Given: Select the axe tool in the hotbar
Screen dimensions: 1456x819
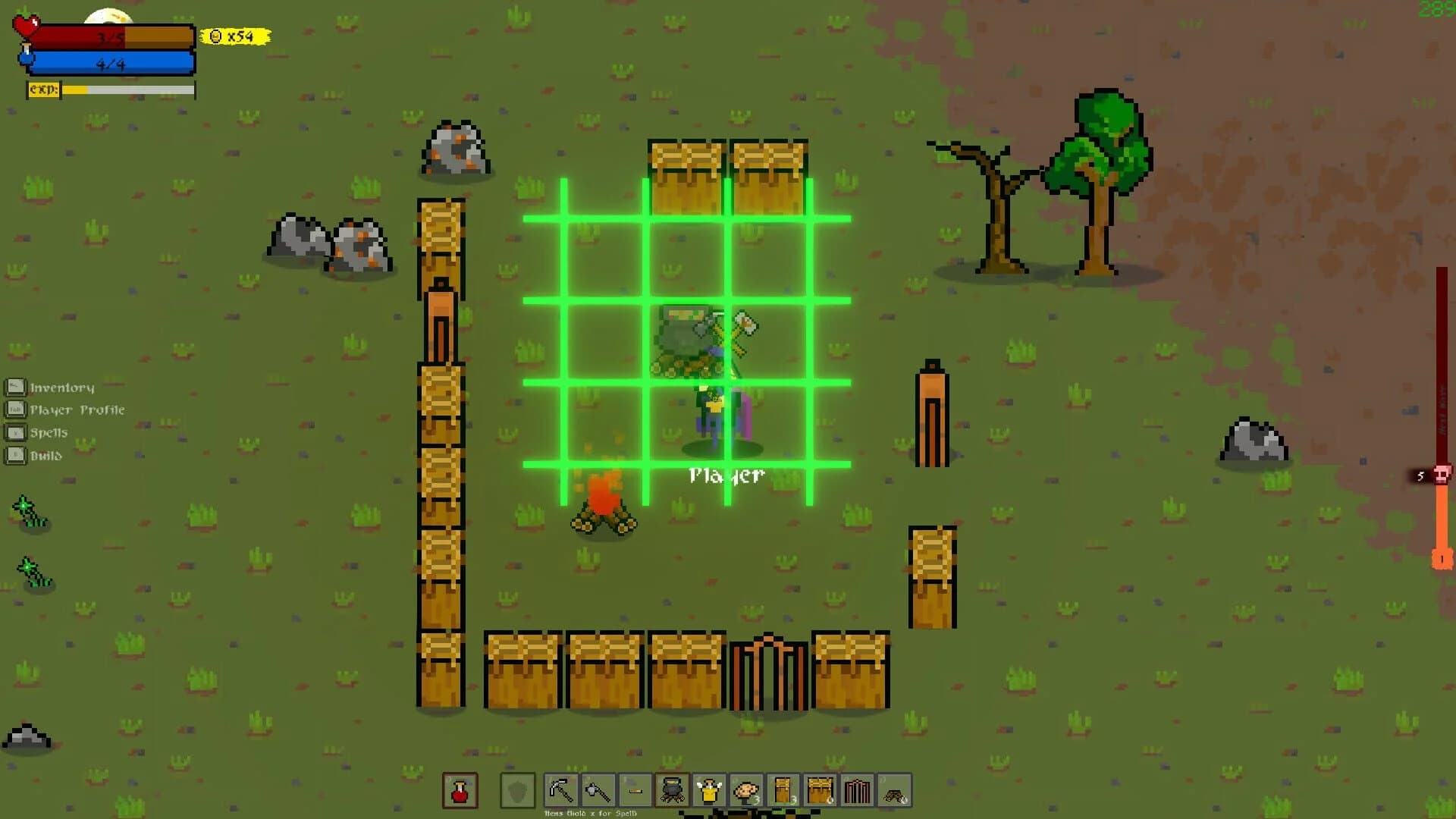Looking at the screenshot, I should [x=600, y=791].
